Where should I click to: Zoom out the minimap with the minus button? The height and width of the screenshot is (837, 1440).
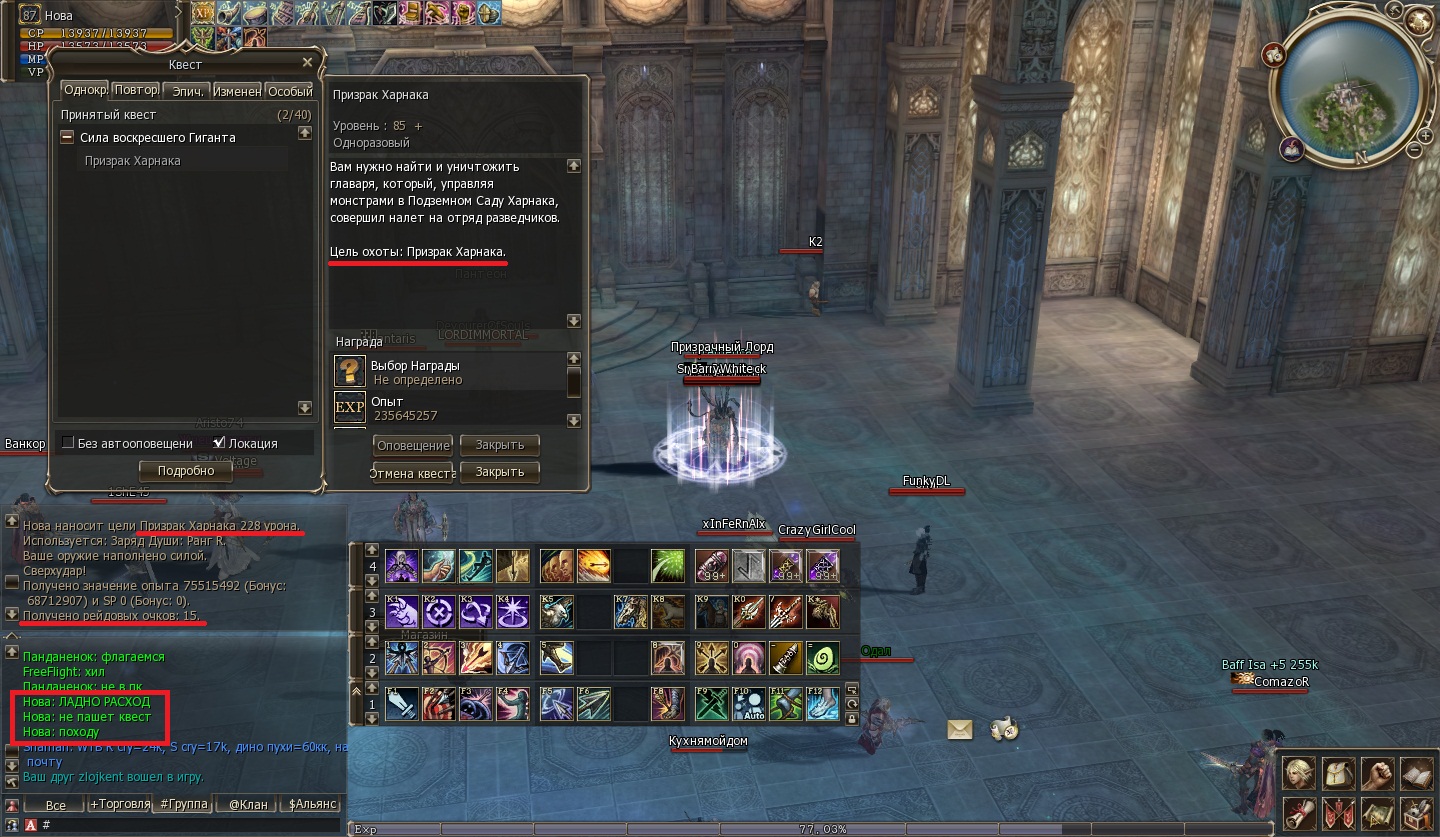1415,150
